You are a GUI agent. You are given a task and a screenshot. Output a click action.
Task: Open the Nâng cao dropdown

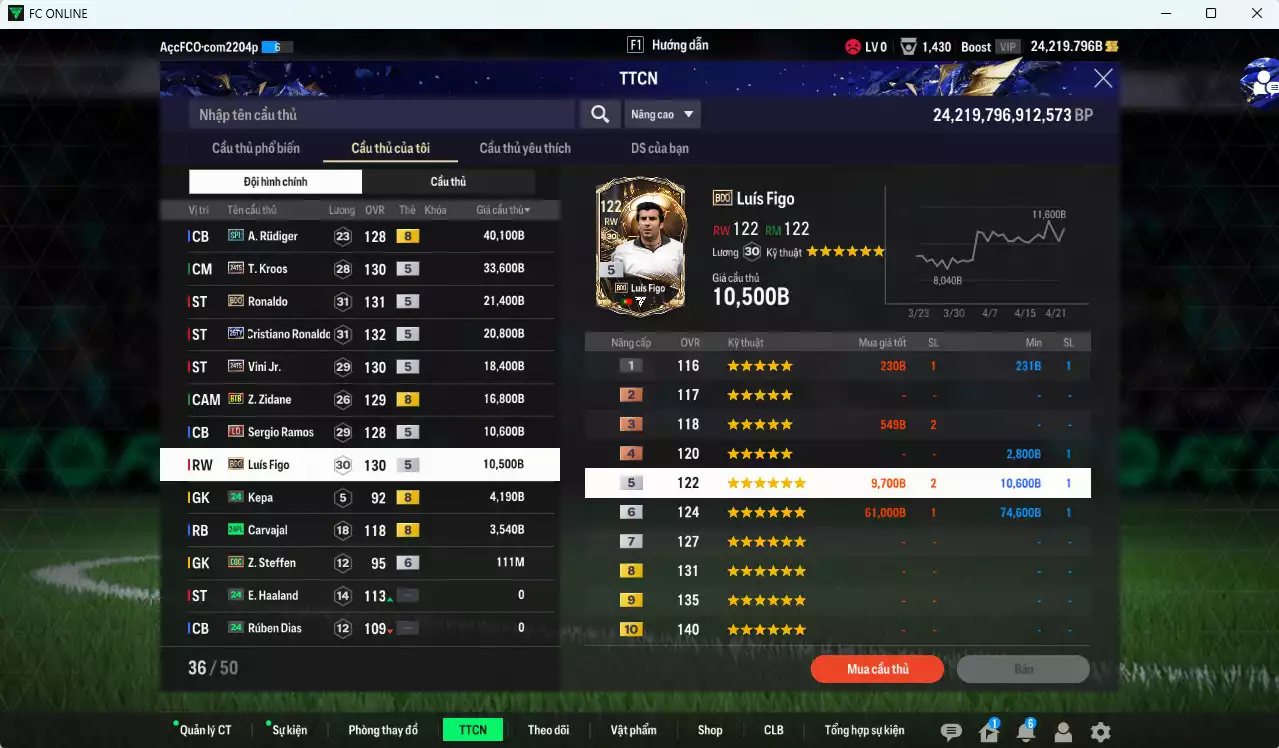[662, 114]
